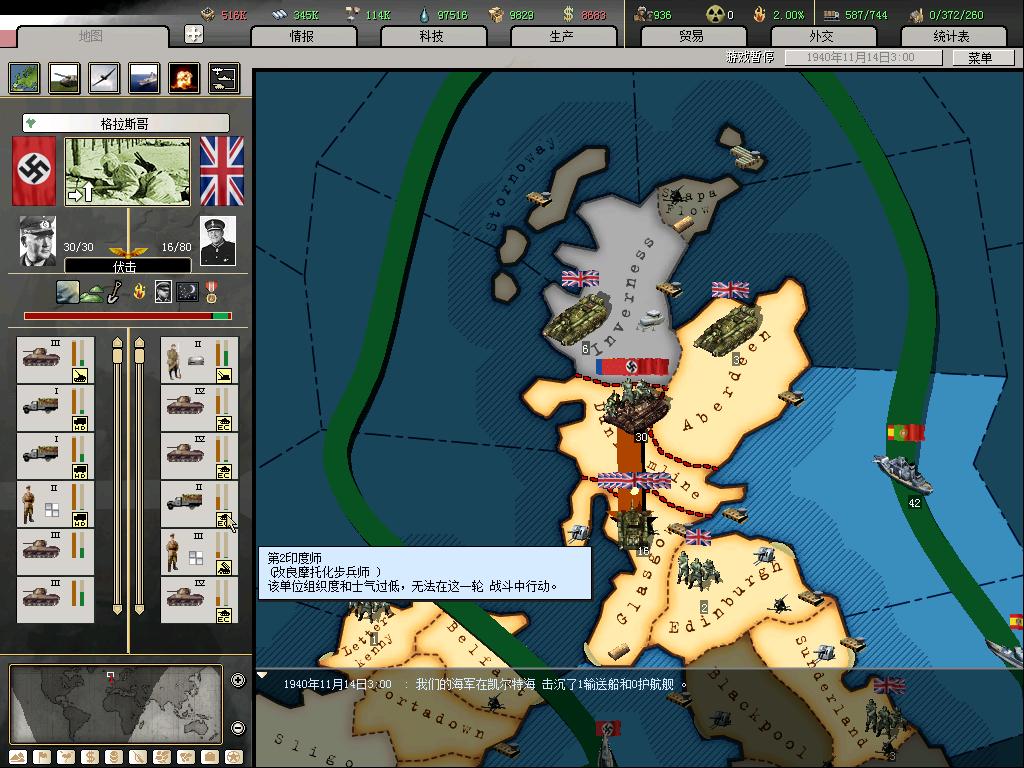Zoom out with the minimap minus button
1024x768 pixels.
(x=238, y=728)
